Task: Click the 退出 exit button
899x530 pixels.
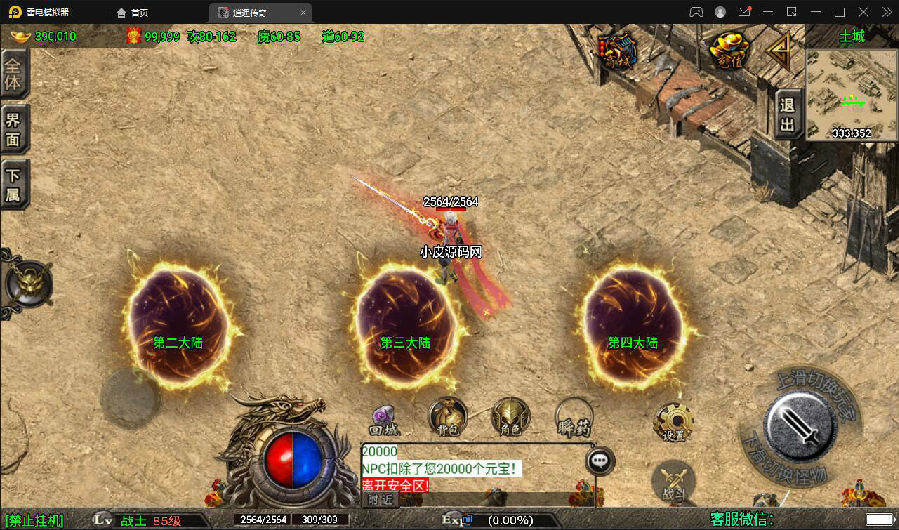Action: click(788, 115)
